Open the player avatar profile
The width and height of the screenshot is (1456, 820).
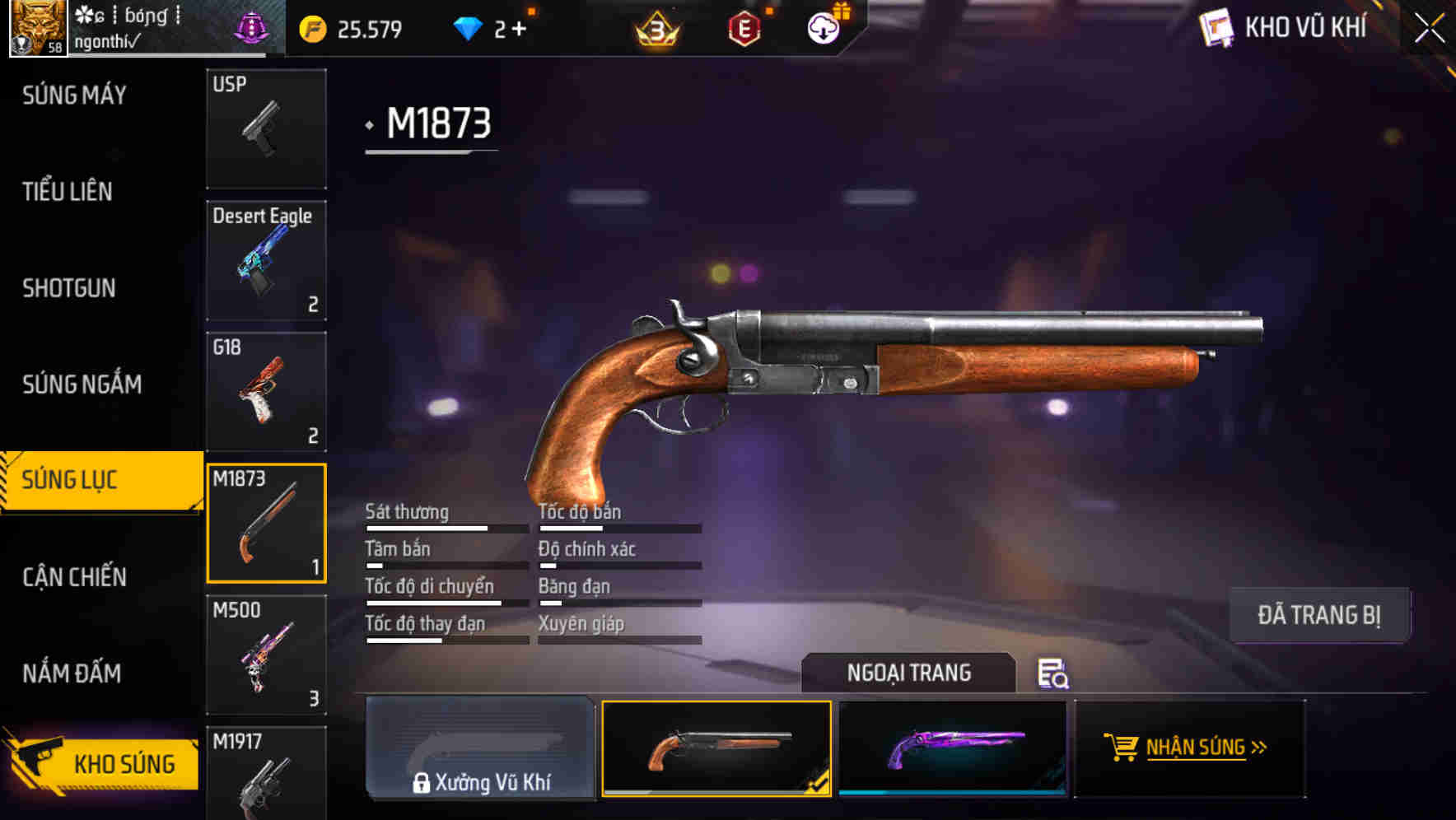37,27
